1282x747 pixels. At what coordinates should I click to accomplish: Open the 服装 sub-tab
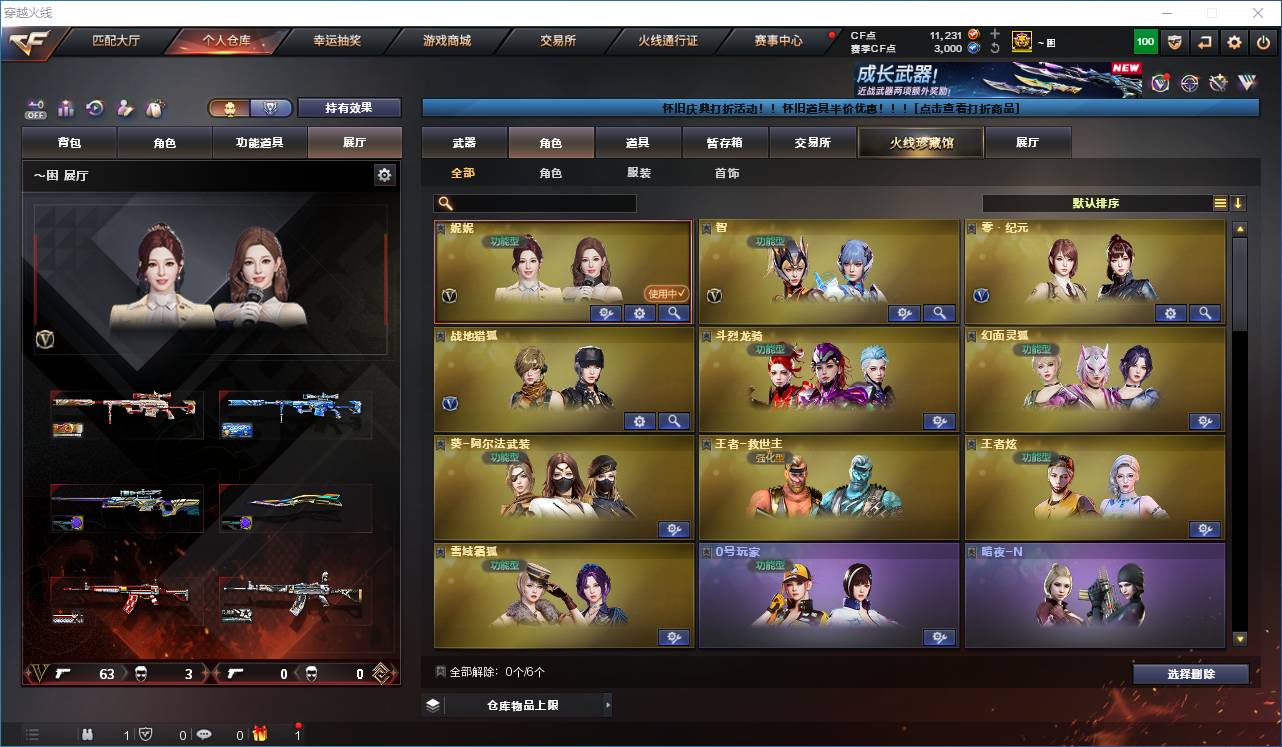[x=639, y=173]
